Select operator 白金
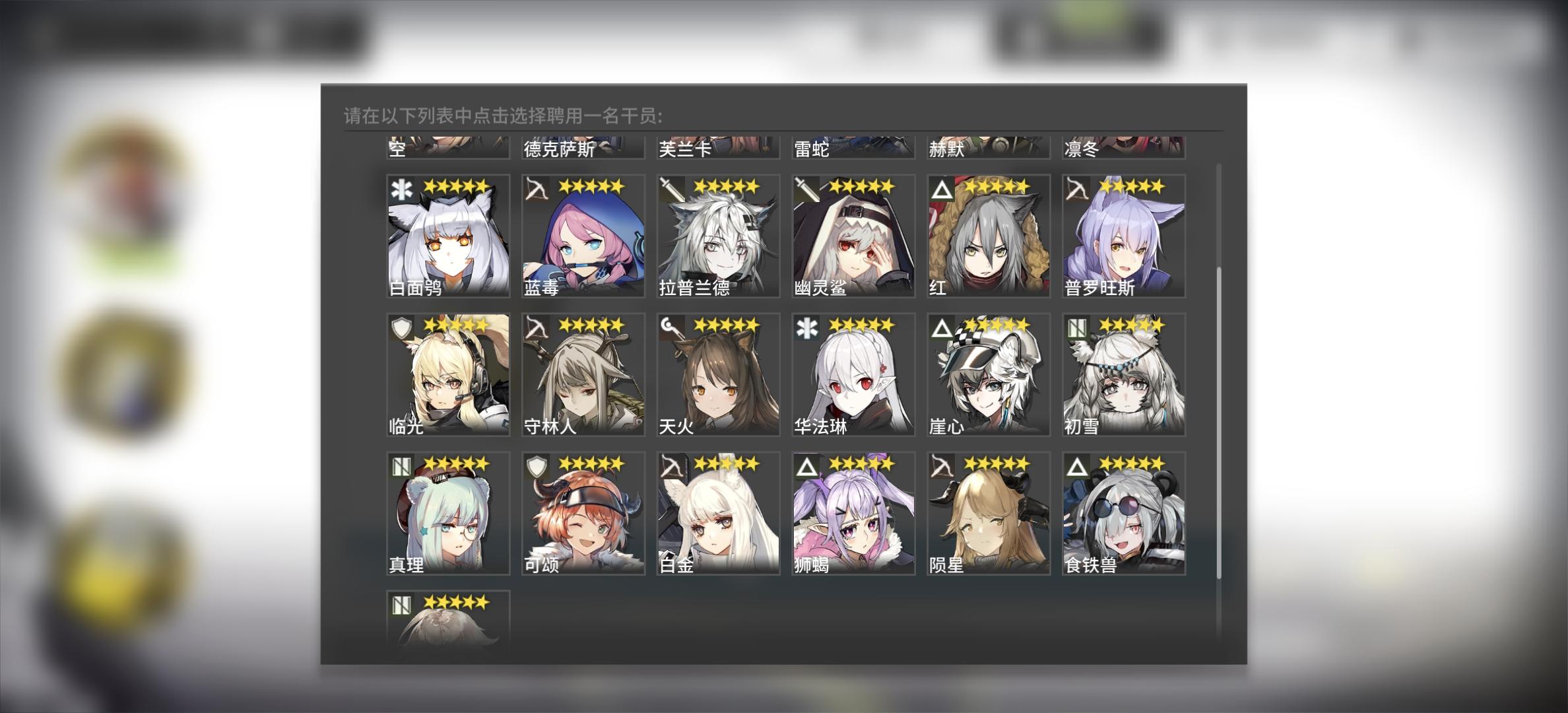1568x713 pixels. (717, 515)
